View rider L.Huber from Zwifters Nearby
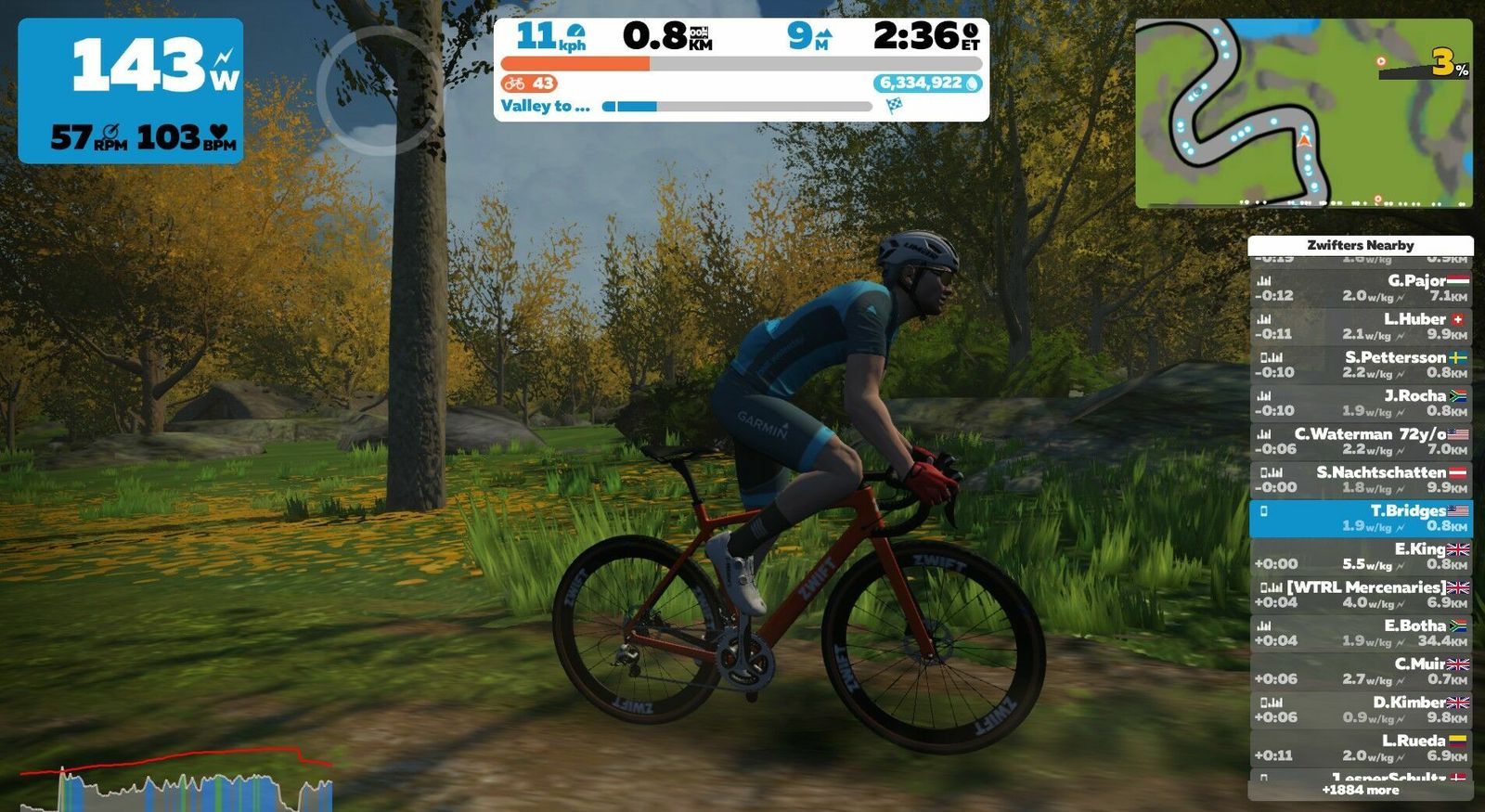Screen dimensions: 1485x812 1360,326
